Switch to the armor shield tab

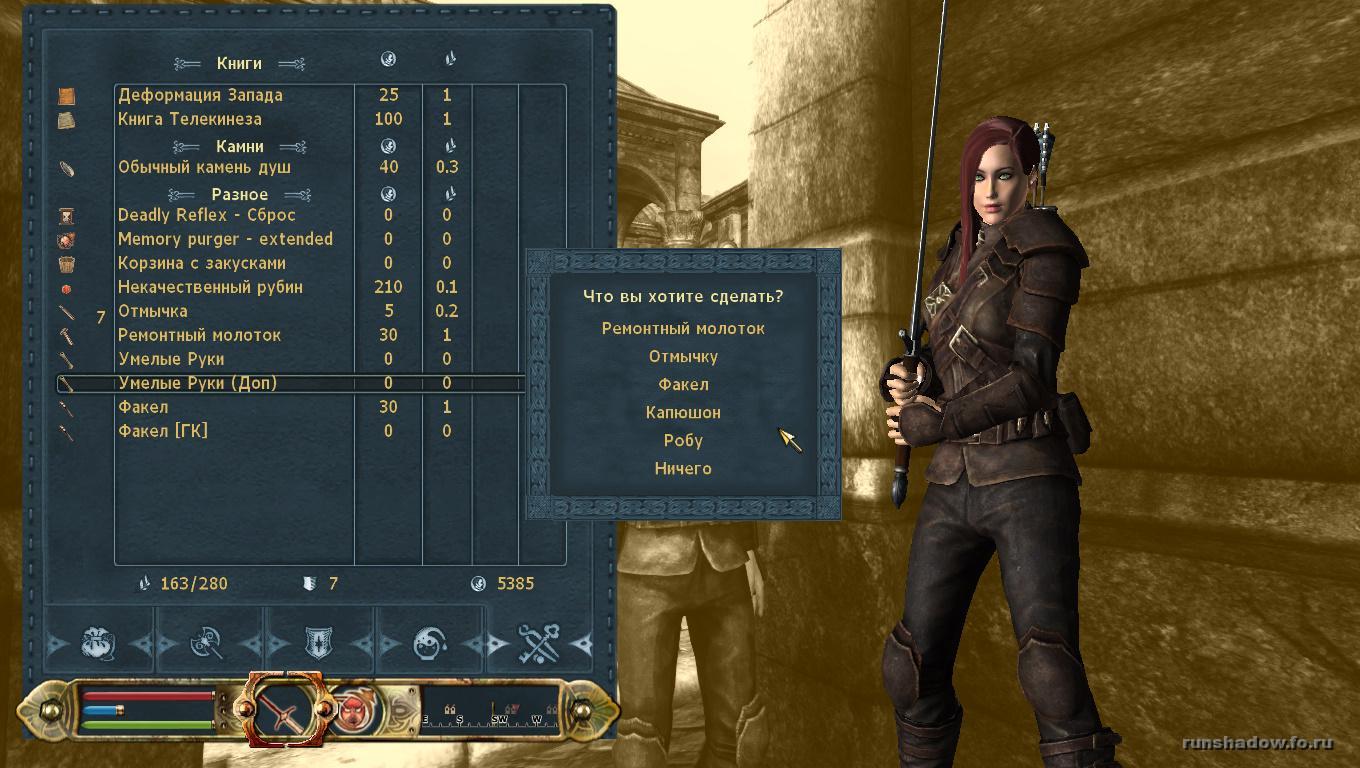(x=319, y=643)
